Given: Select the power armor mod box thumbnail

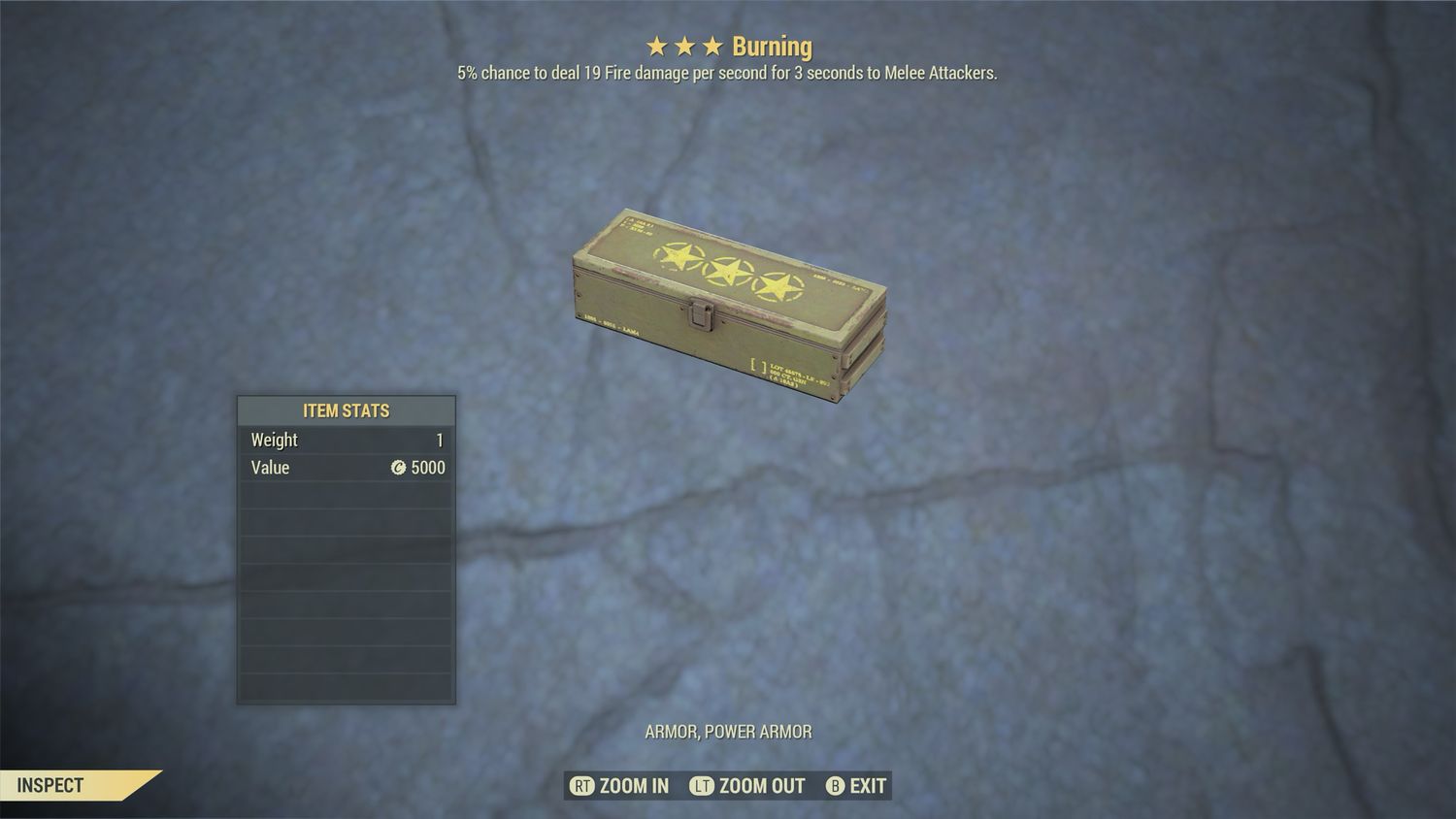Looking at the screenshot, I should (728, 301).
